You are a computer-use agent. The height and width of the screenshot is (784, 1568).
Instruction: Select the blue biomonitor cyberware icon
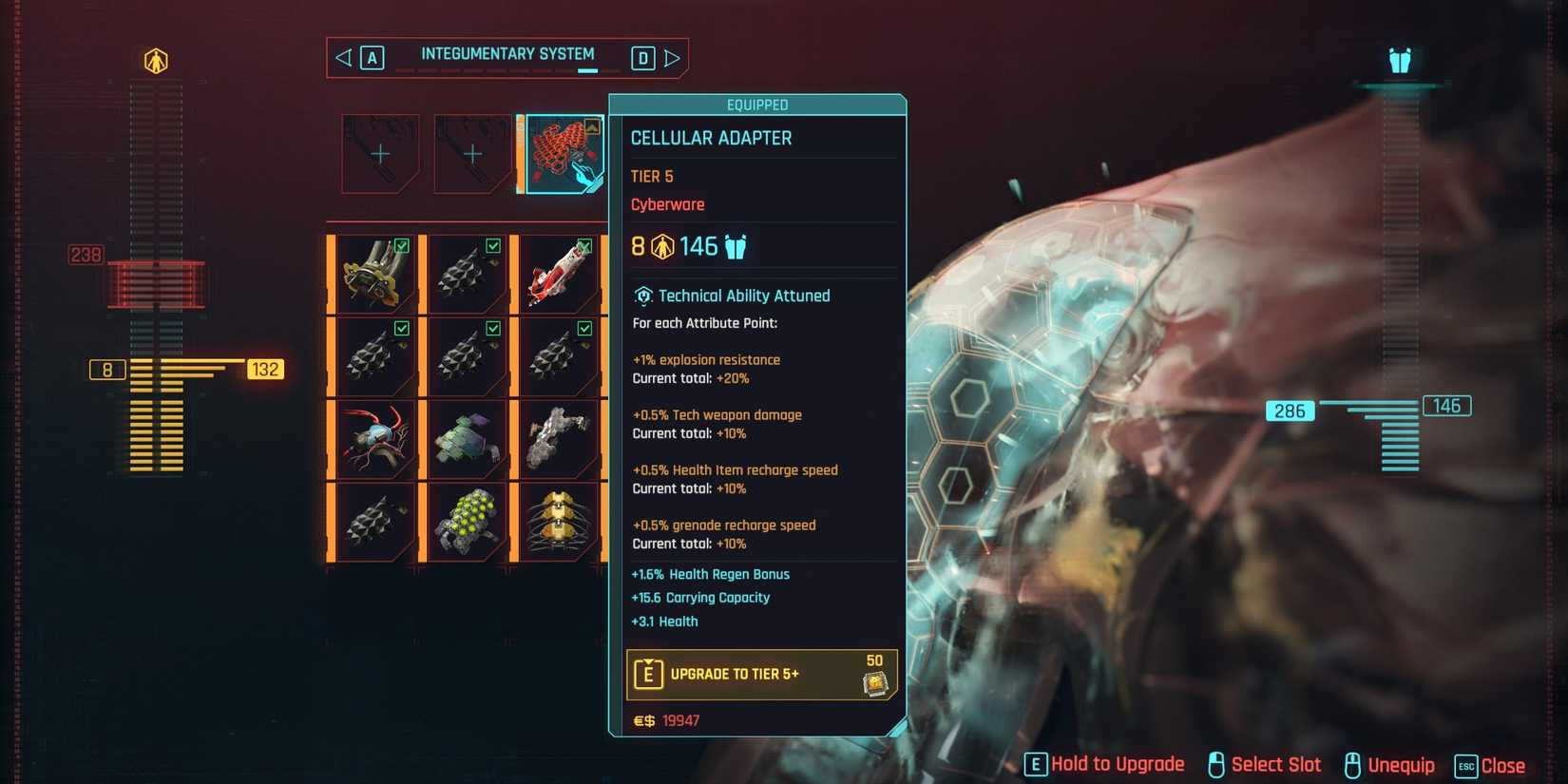point(373,438)
